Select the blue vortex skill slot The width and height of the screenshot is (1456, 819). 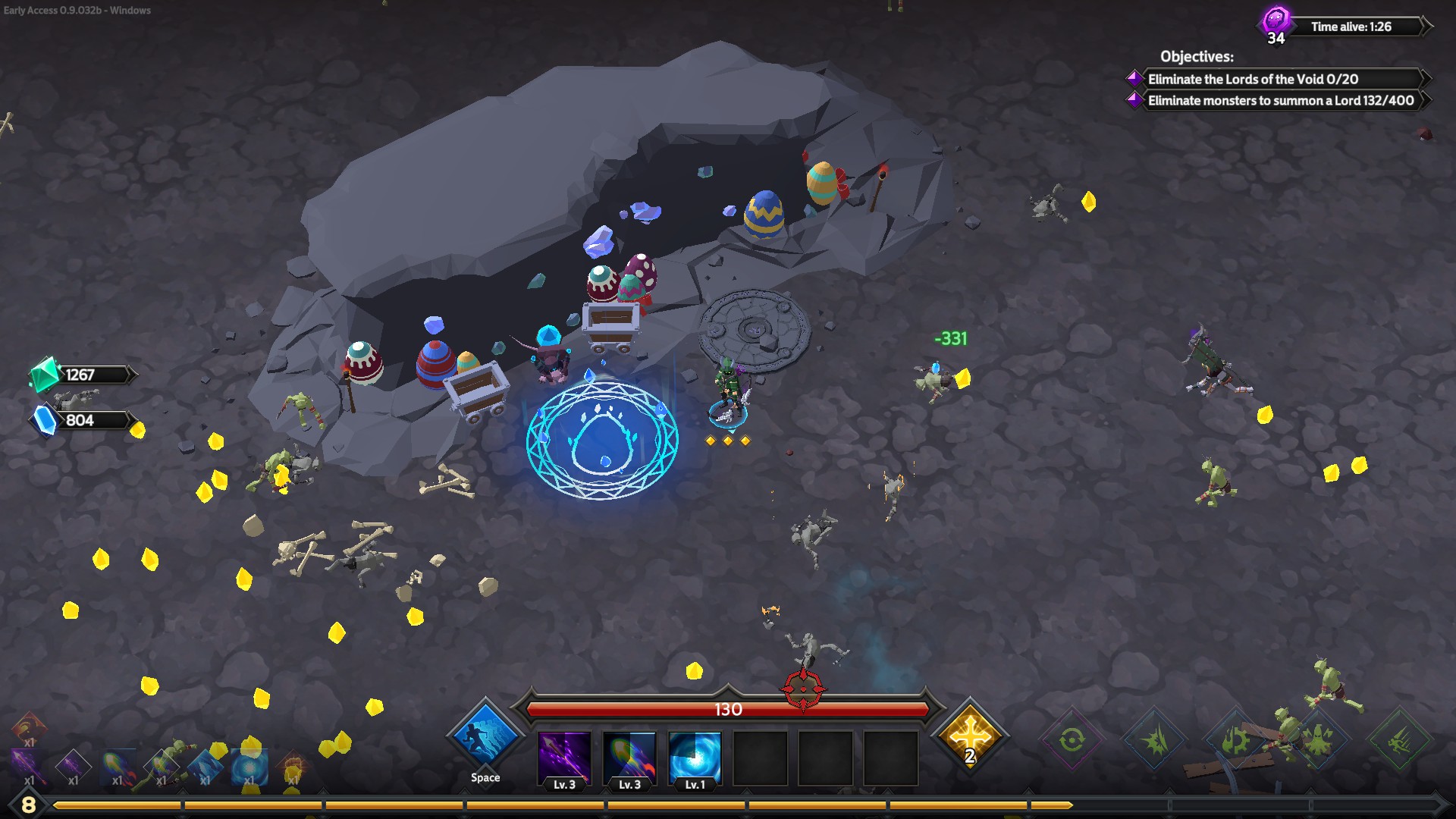pyautogui.click(x=695, y=757)
